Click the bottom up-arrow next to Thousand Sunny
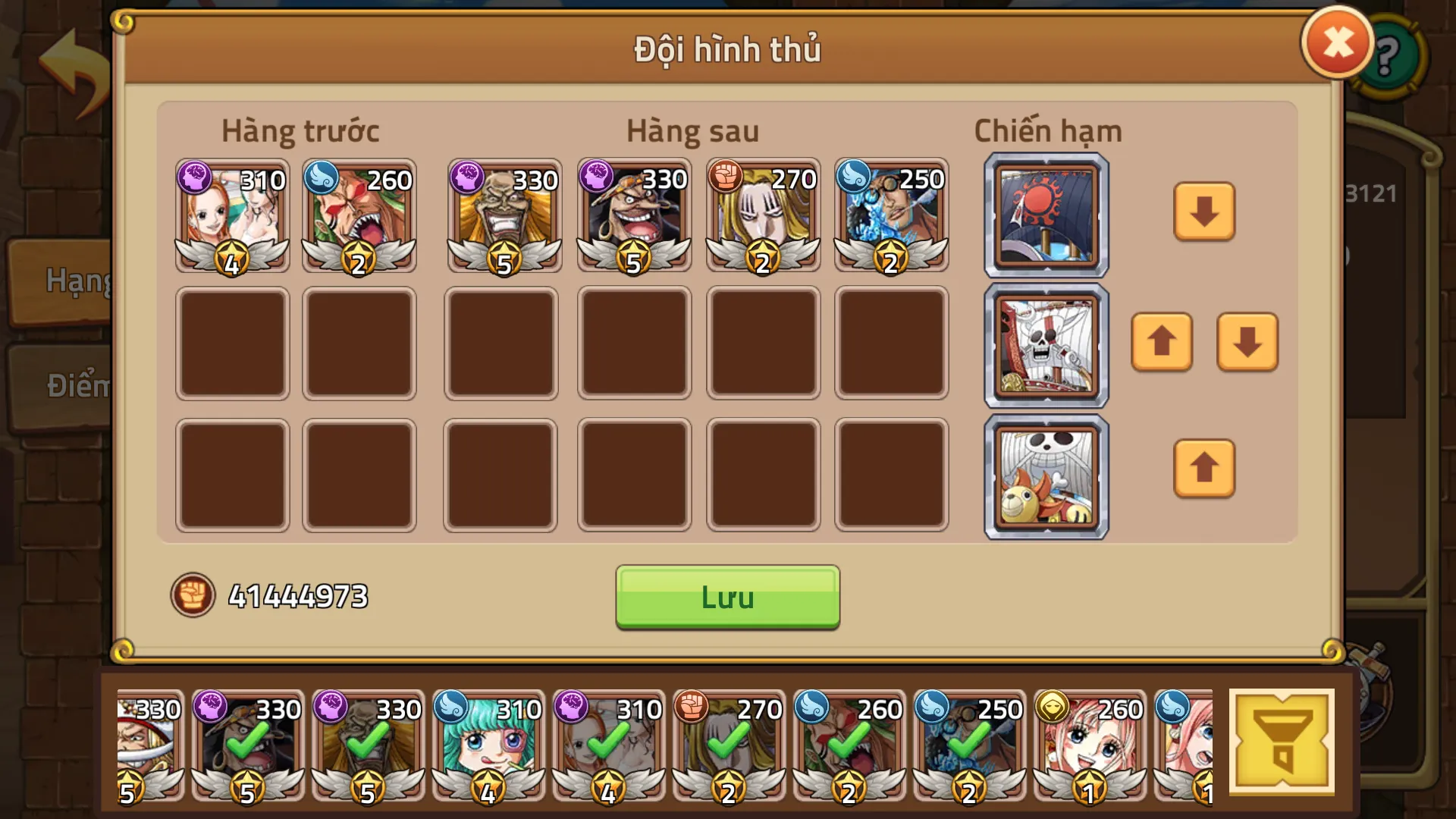Image resolution: width=1456 pixels, height=819 pixels. point(1204,468)
